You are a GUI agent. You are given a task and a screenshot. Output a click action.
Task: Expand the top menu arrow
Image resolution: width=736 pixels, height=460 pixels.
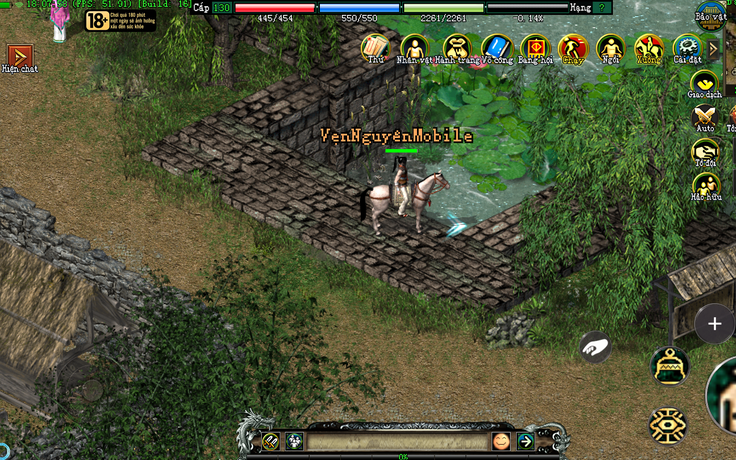coord(714,47)
